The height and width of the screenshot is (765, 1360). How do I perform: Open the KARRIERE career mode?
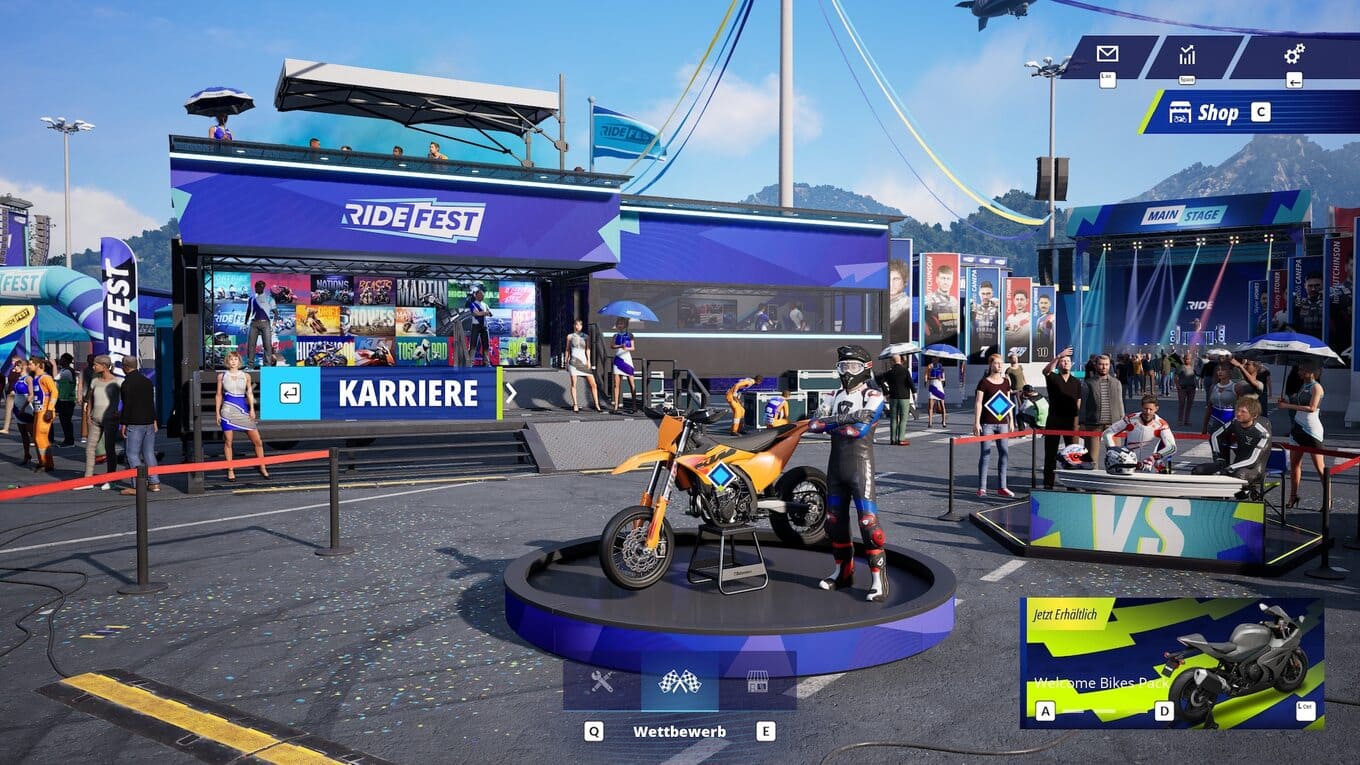[380, 394]
